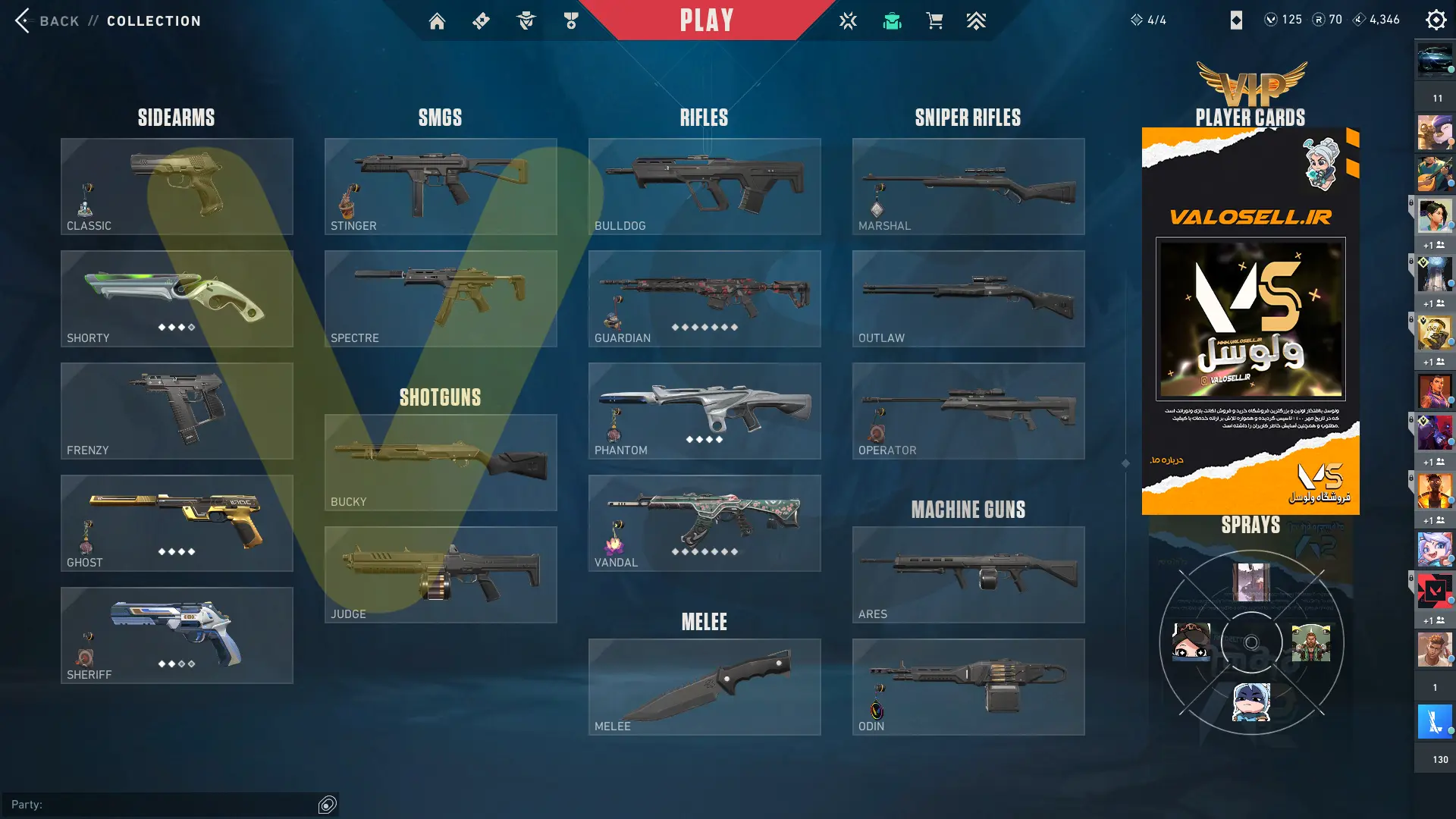The width and height of the screenshot is (1456, 819).
Task: Select the Sheriff revolver slot
Action: (x=177, y=635)
